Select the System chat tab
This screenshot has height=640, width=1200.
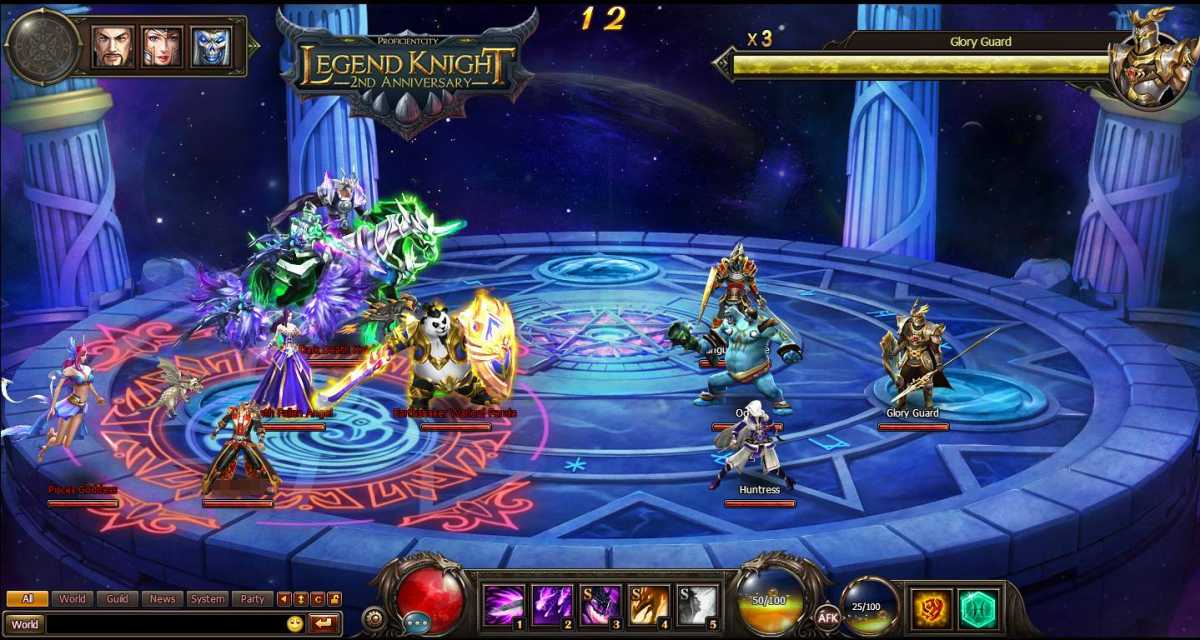click(208, 599)
